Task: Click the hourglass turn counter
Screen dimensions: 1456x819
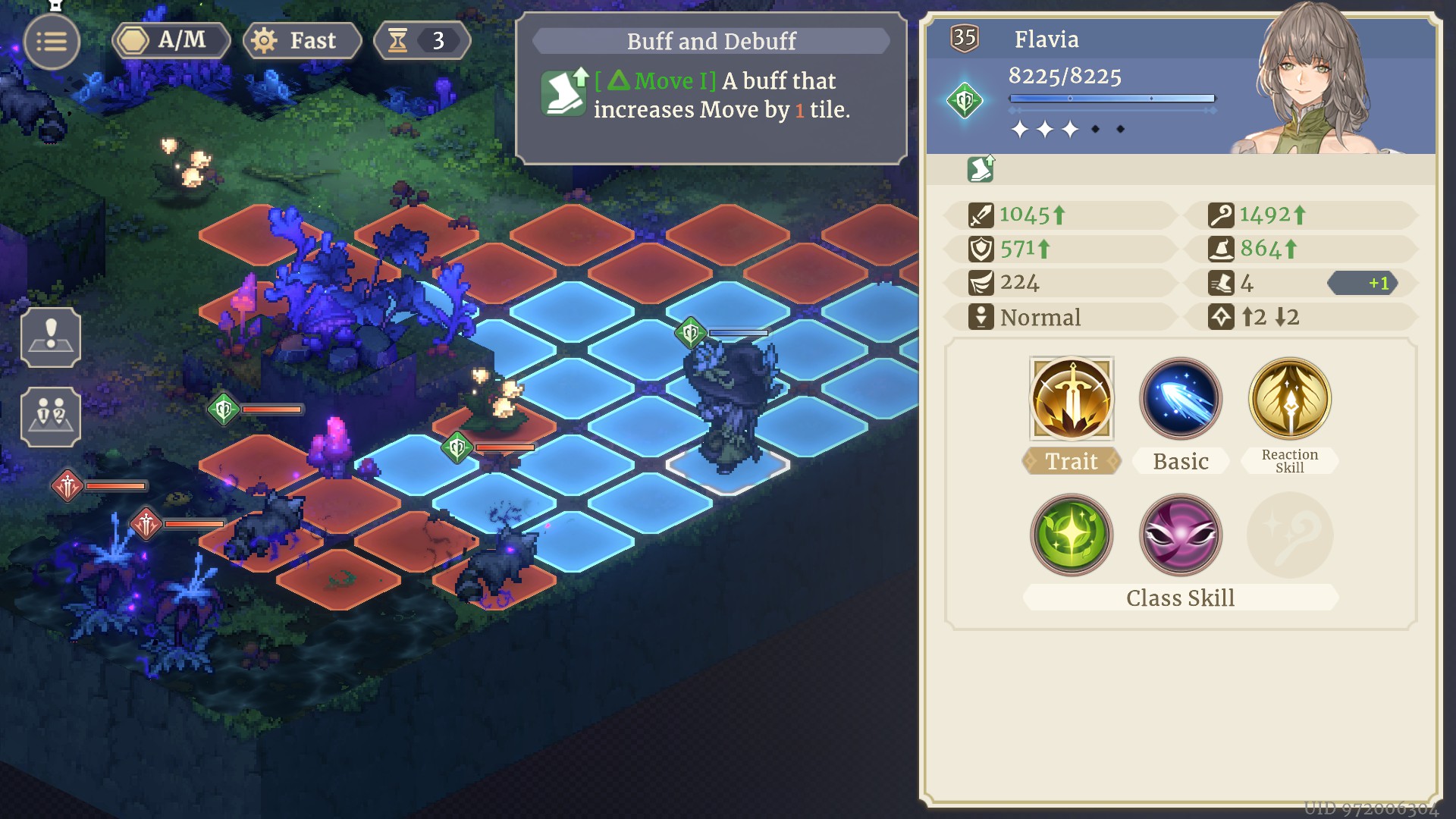Action: (422, 40)
